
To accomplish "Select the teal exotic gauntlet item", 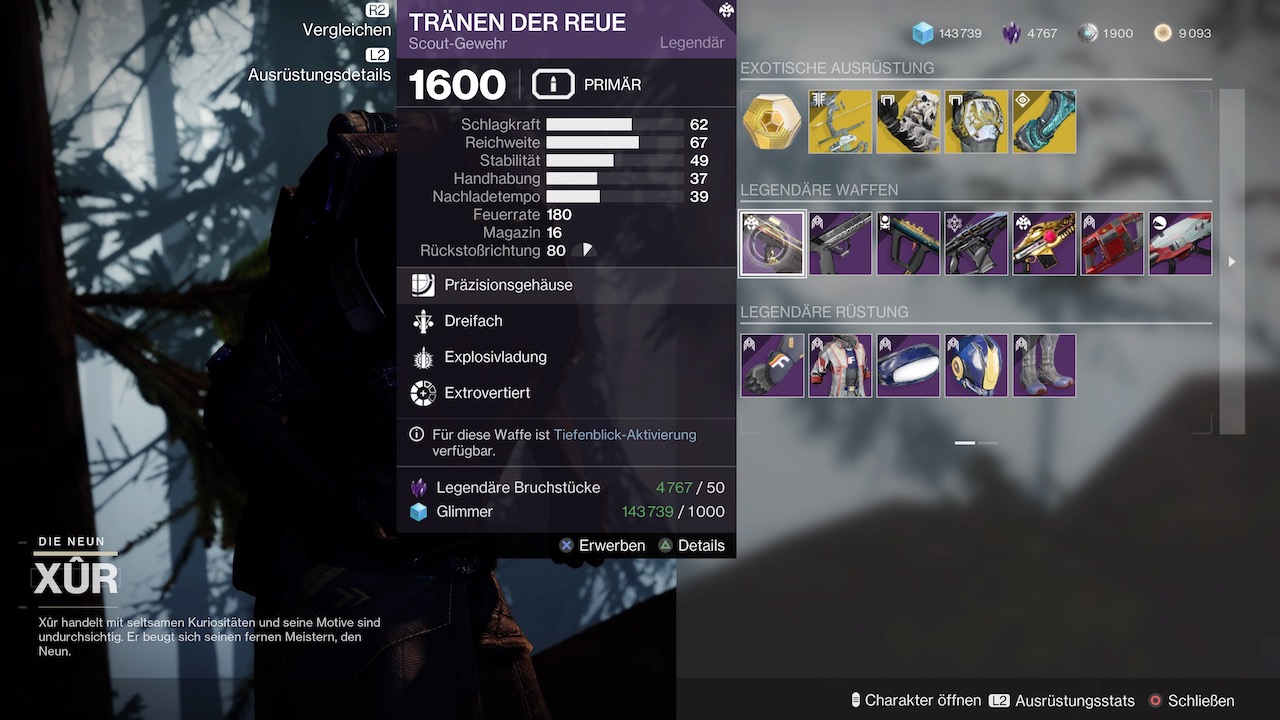I will tap(1044, 122).
